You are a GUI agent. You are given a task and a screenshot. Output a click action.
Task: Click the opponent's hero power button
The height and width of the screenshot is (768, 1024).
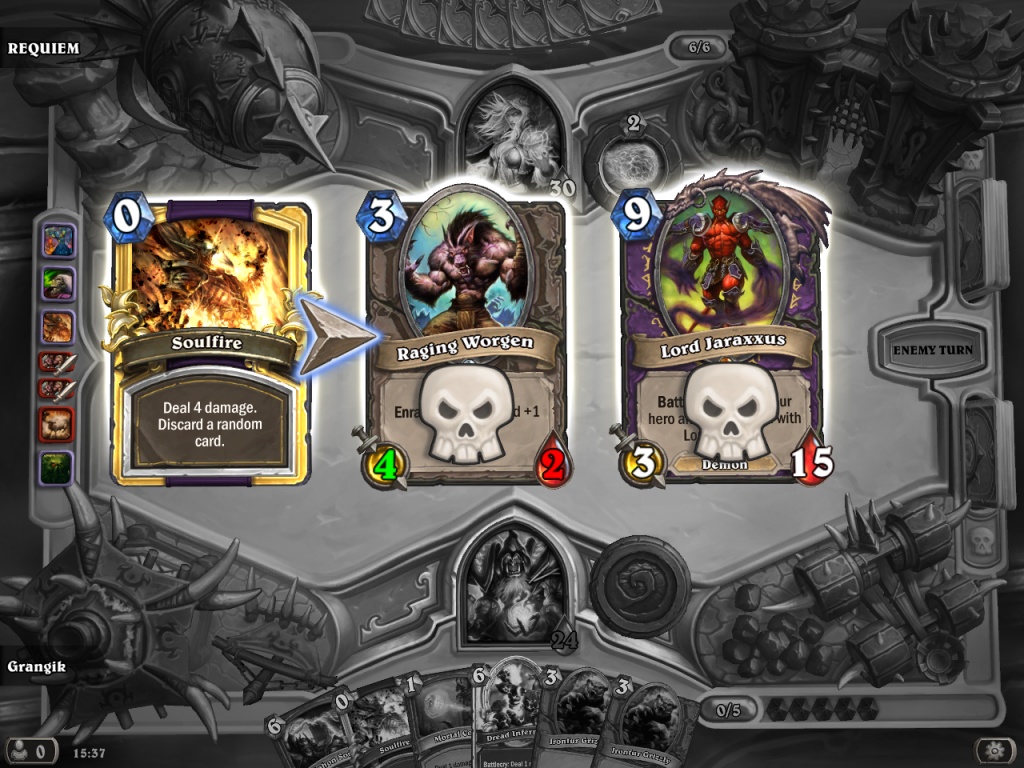[x=631, y=159]
